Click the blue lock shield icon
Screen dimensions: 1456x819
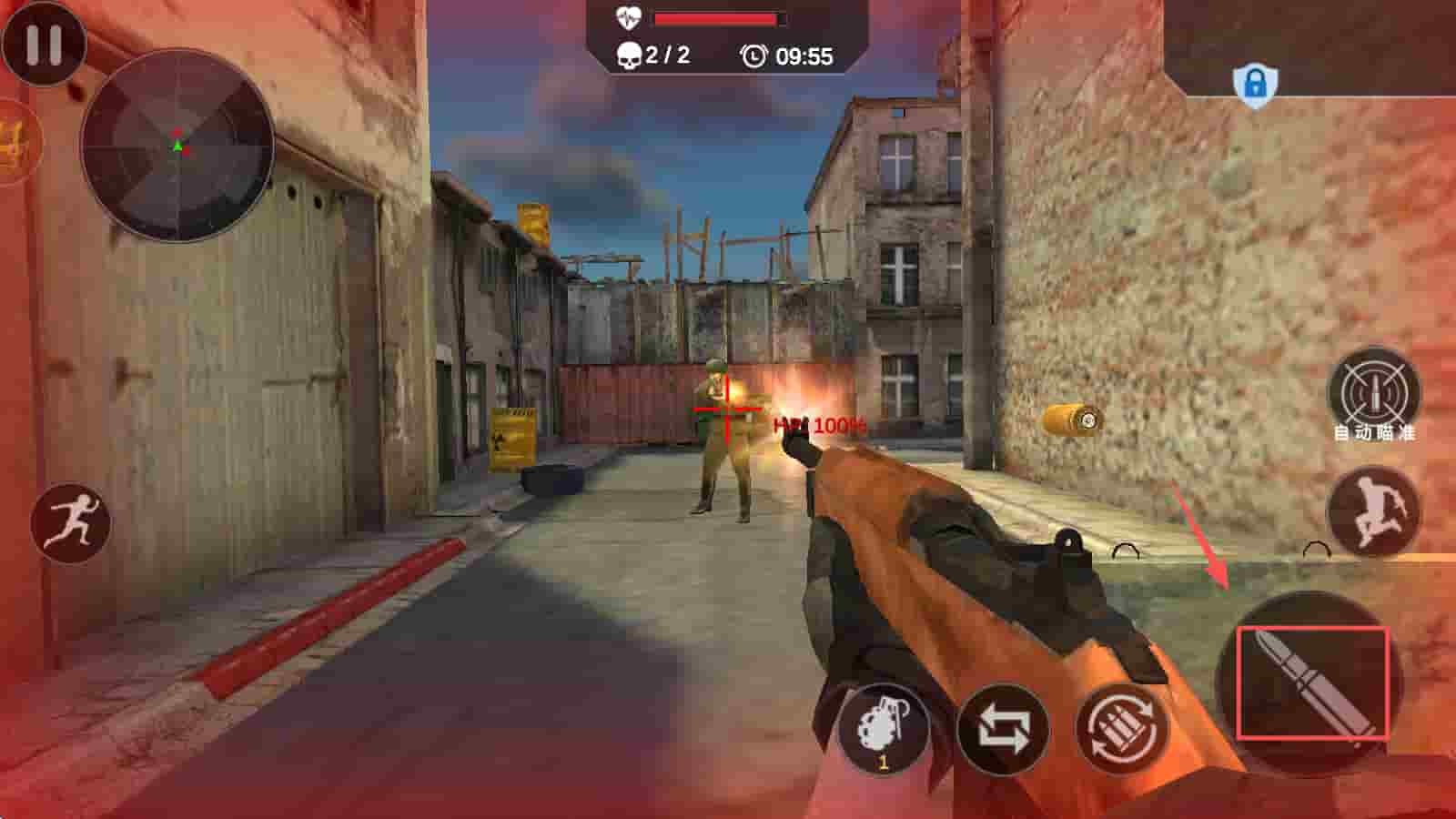[x=1255, y=85]
